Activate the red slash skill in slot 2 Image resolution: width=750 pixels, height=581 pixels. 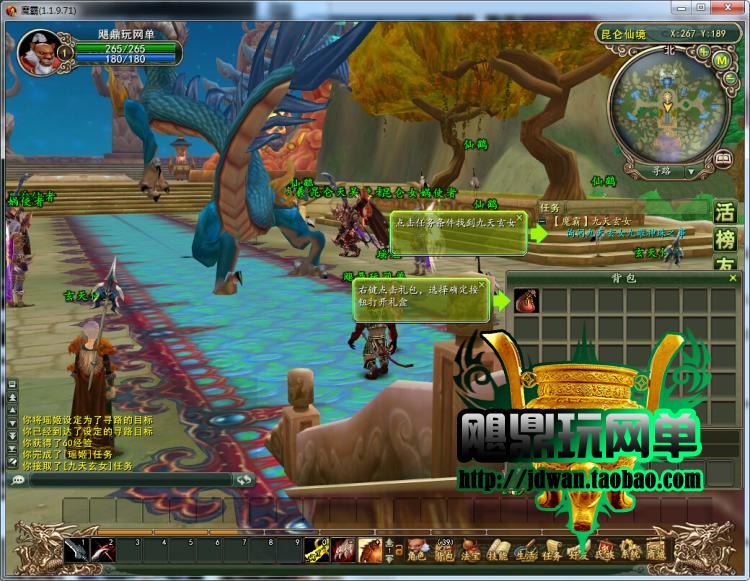click(x=104, y=549)
